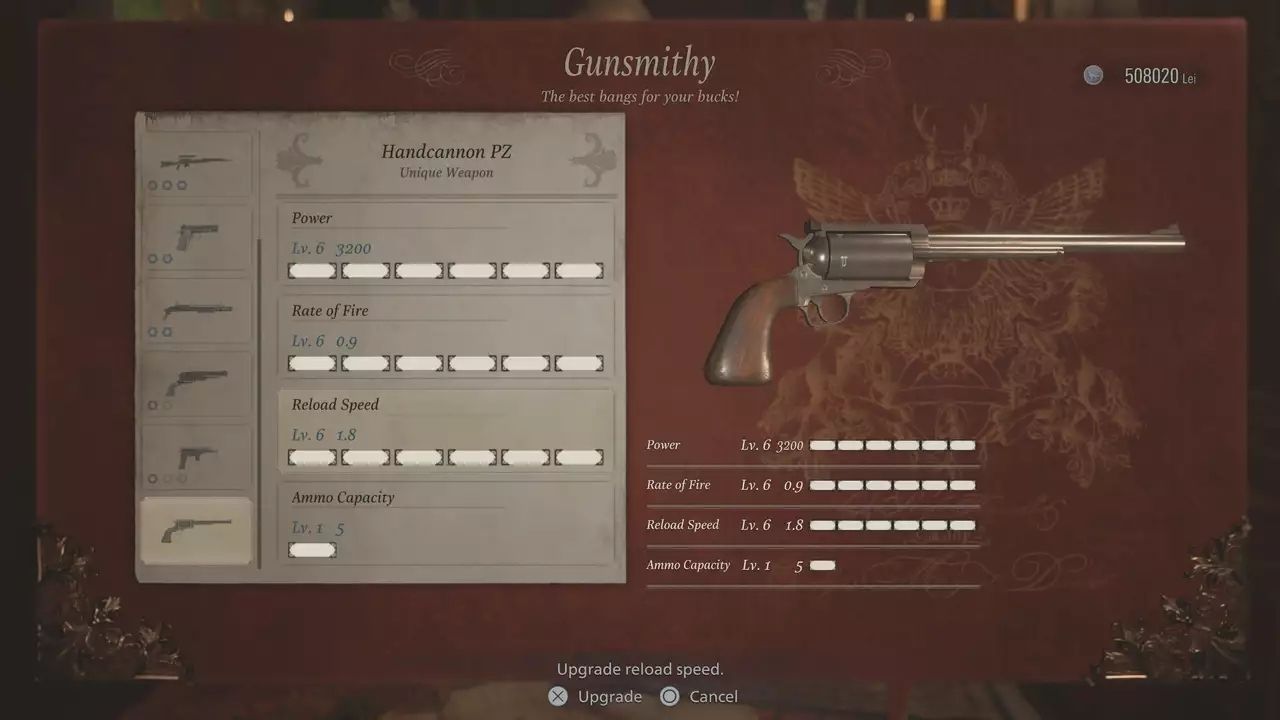Image resolution: width=1280 pixels, height=720 pixels.
Task: Choose the Rate of Fire upgrade row
Action: click(x=446, y=337)
